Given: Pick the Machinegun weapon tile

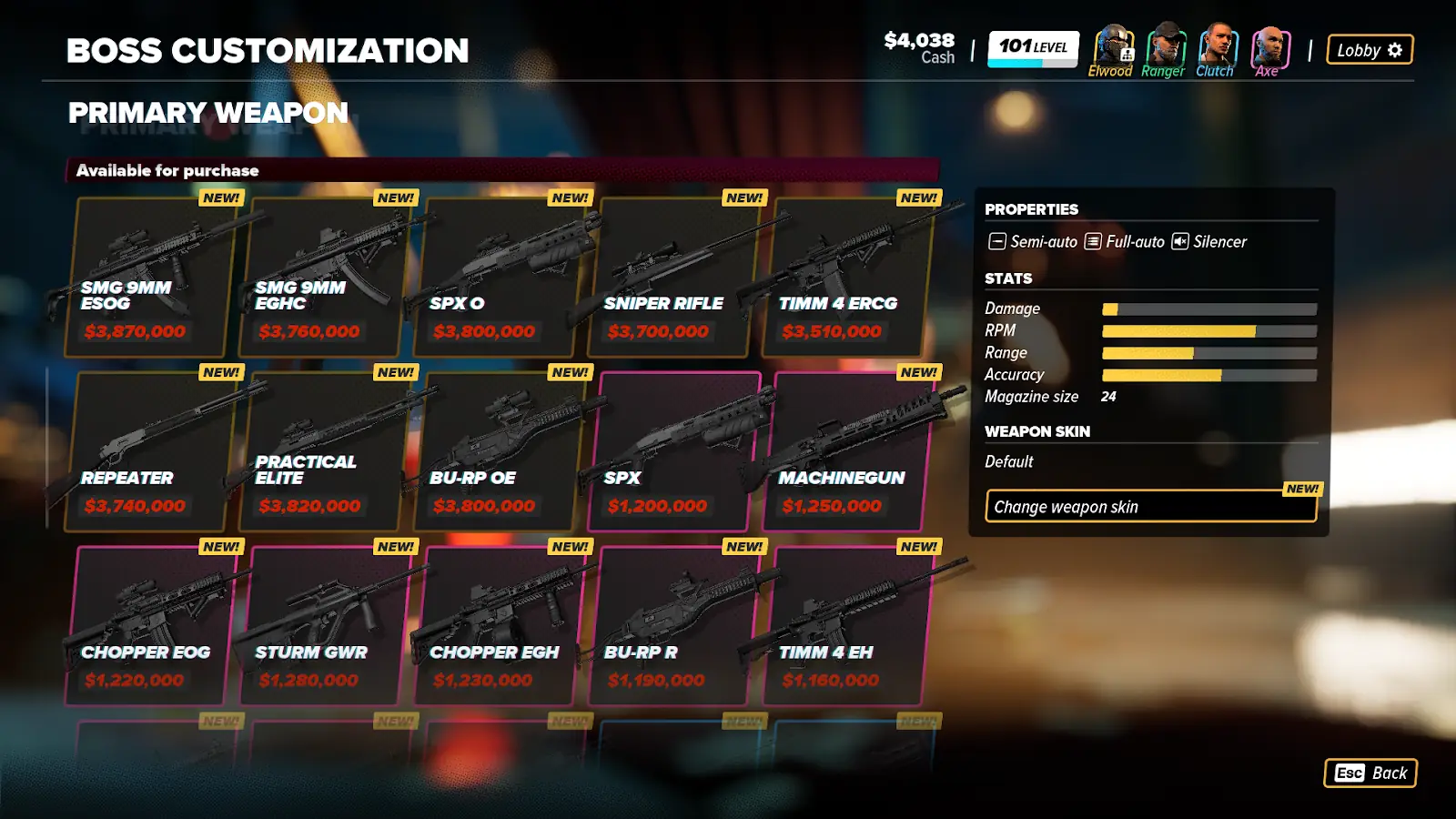Looking at the screenshot, I should click(846, 452).
